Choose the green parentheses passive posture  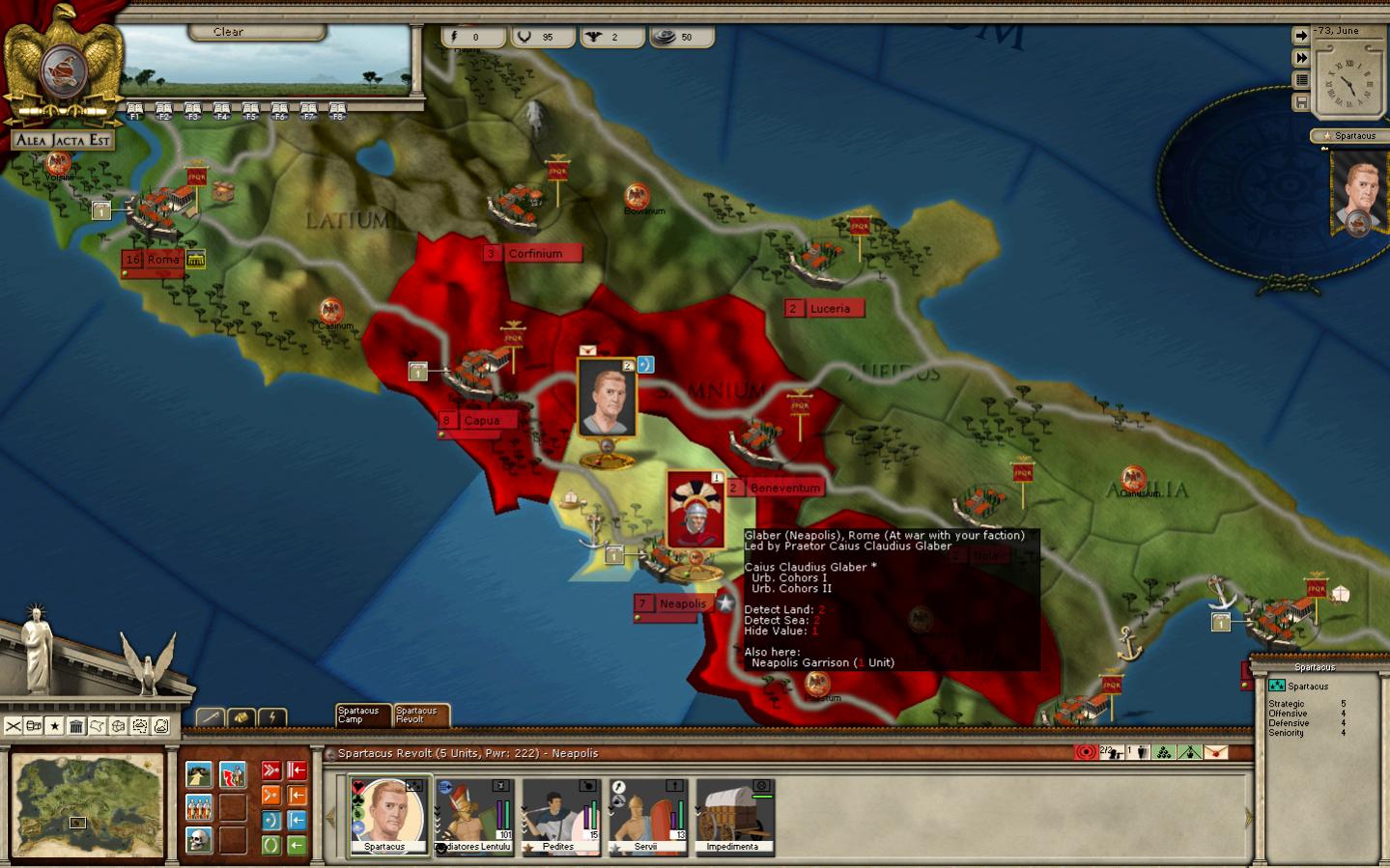click(270, 846)
